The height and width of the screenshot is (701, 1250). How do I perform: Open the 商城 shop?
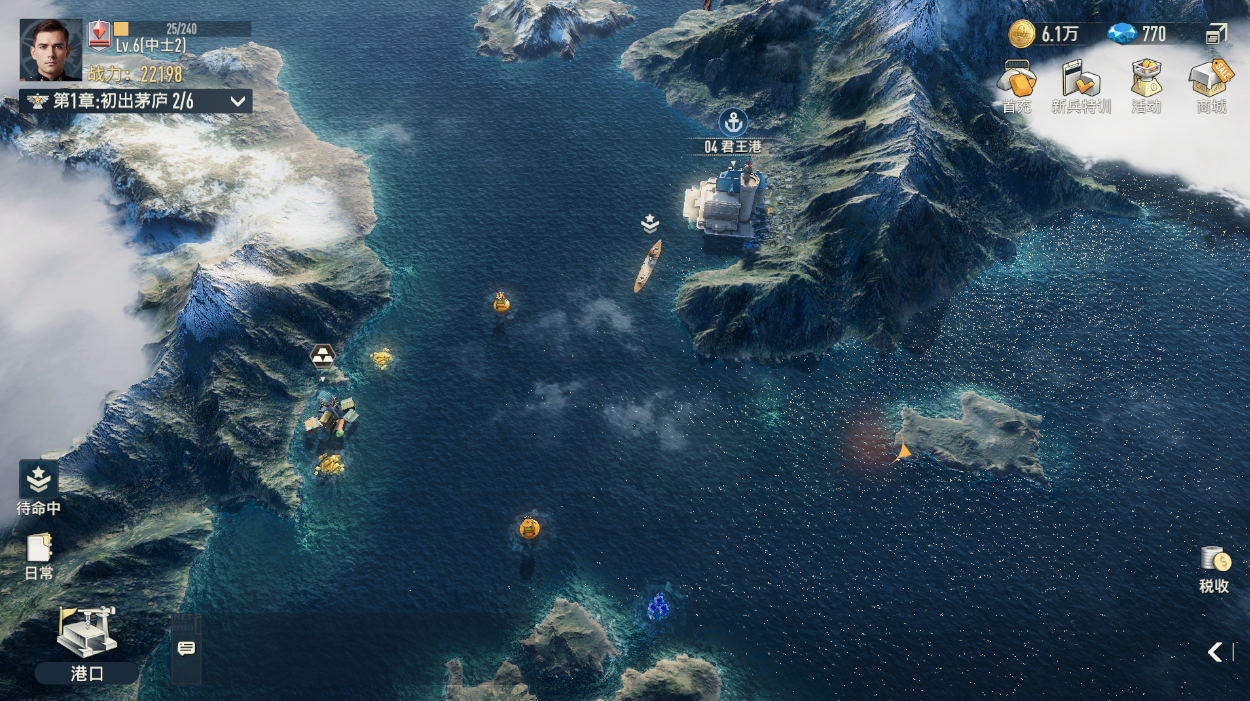[x=1211, y=84]
